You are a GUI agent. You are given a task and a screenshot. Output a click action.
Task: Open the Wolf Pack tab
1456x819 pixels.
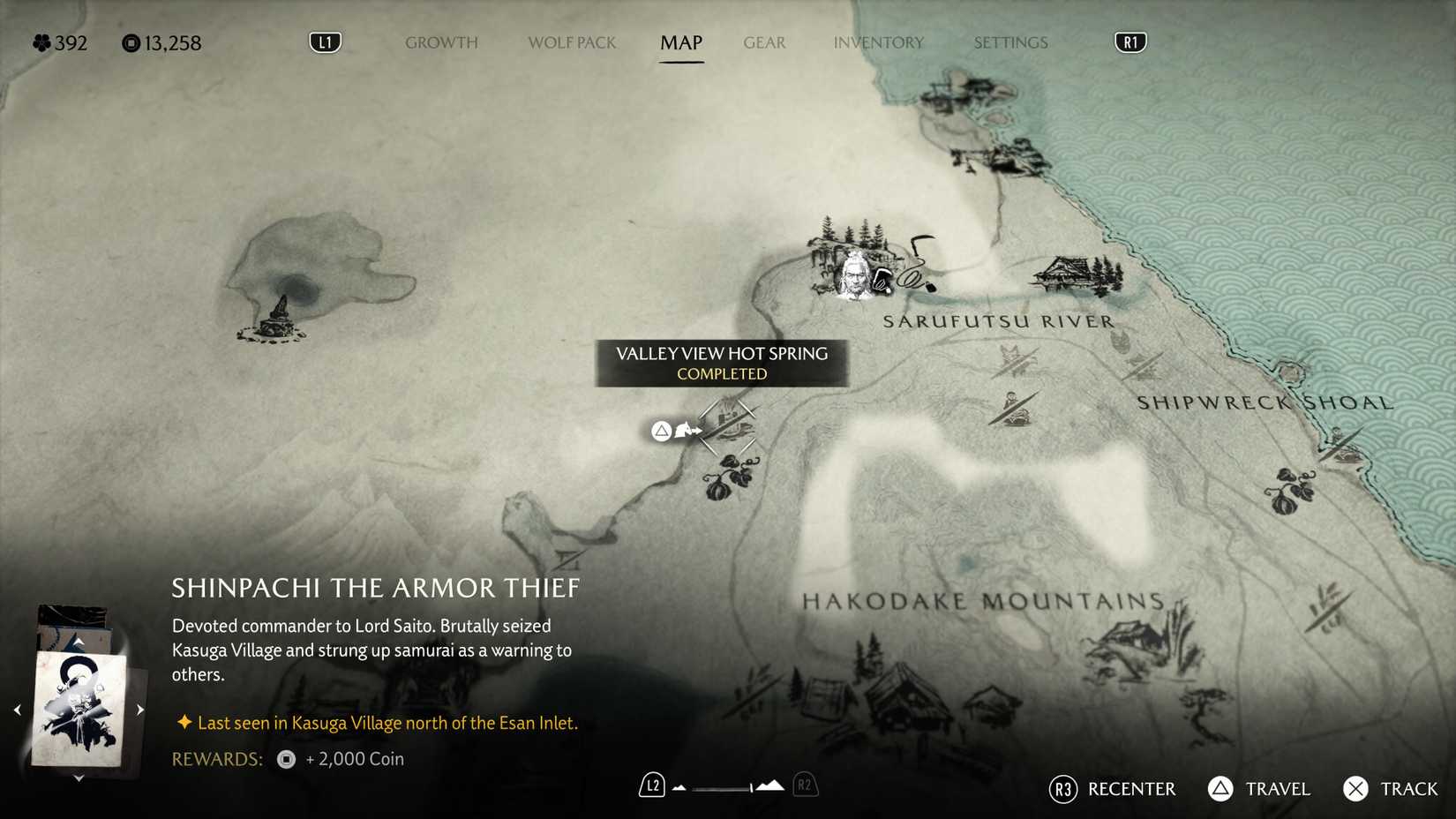[571, 42]
